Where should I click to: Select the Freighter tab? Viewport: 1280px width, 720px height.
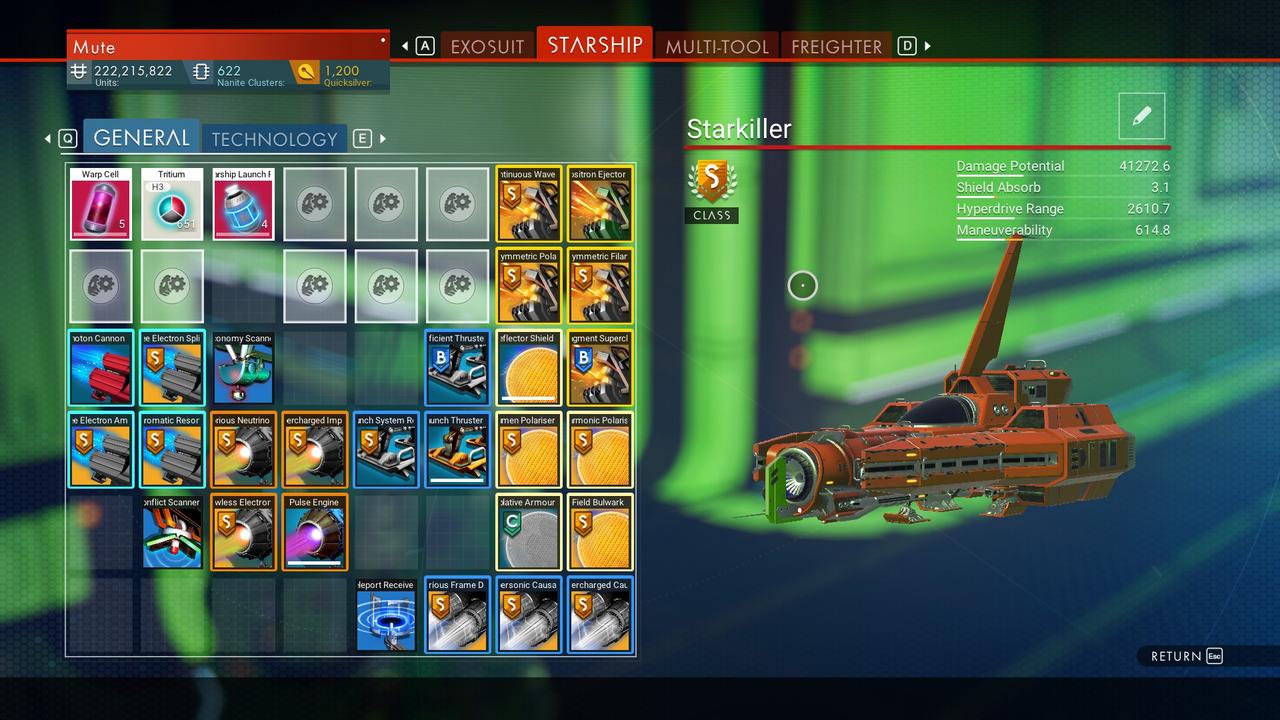(836, 46)
